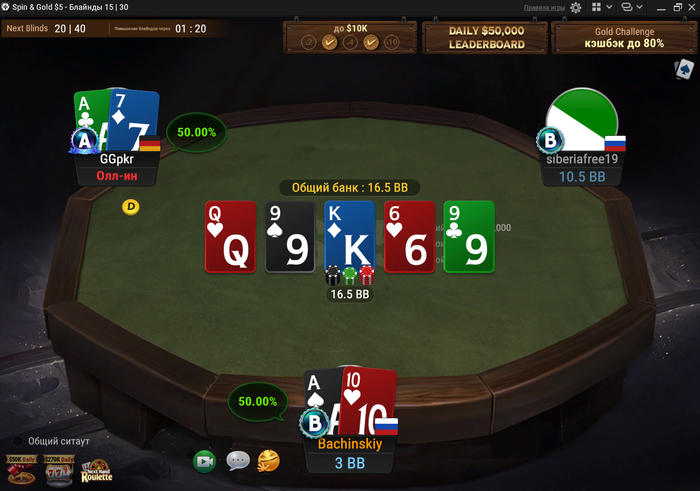The height and width of the screenshot is (491, 700).
Task: Select player GGpkr's nameplate
Action: [x=118, y=167]
